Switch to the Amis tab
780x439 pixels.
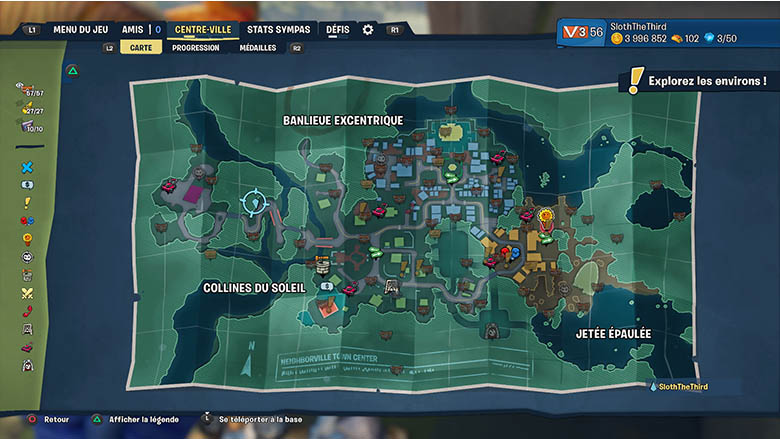tap(132, 30)
